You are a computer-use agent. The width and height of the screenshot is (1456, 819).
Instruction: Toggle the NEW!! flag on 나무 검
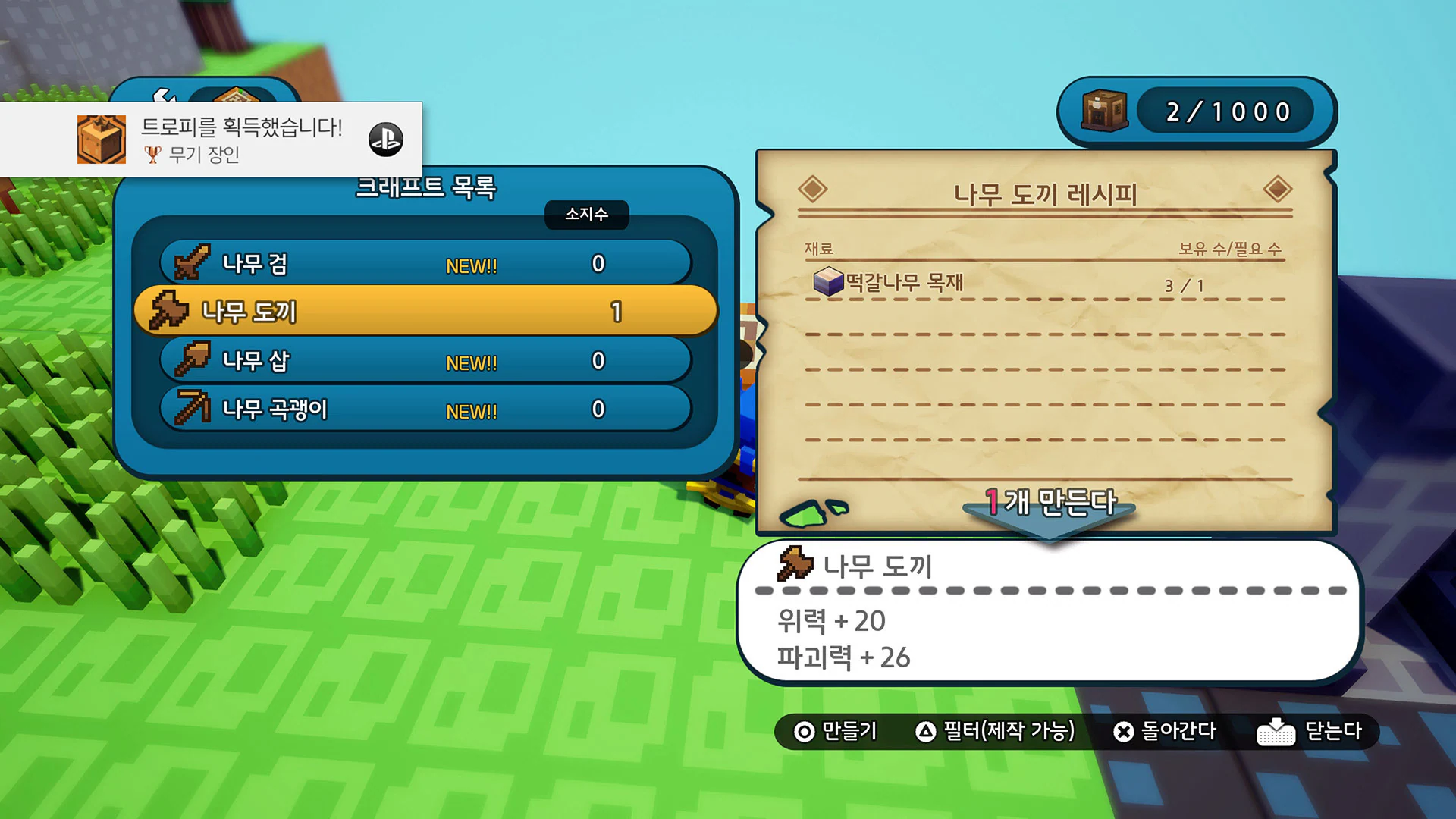(470, 265)
